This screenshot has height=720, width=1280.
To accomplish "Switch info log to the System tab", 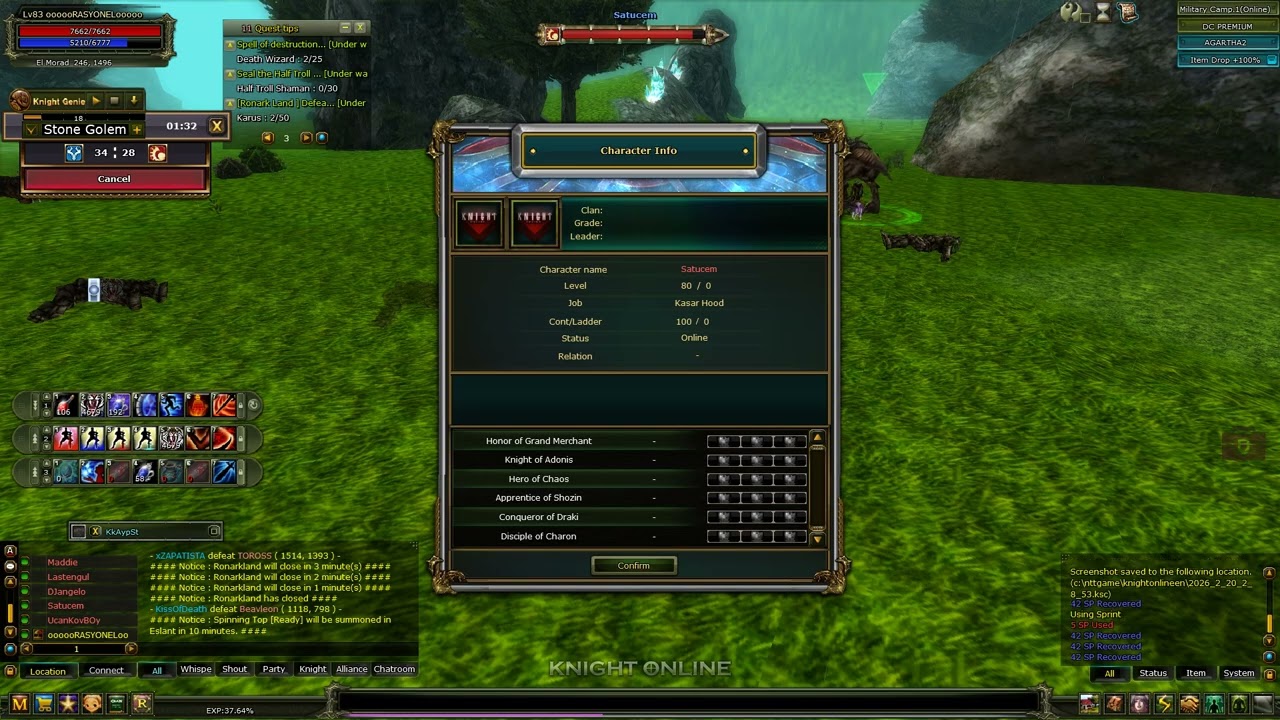I will point(1238,673).
